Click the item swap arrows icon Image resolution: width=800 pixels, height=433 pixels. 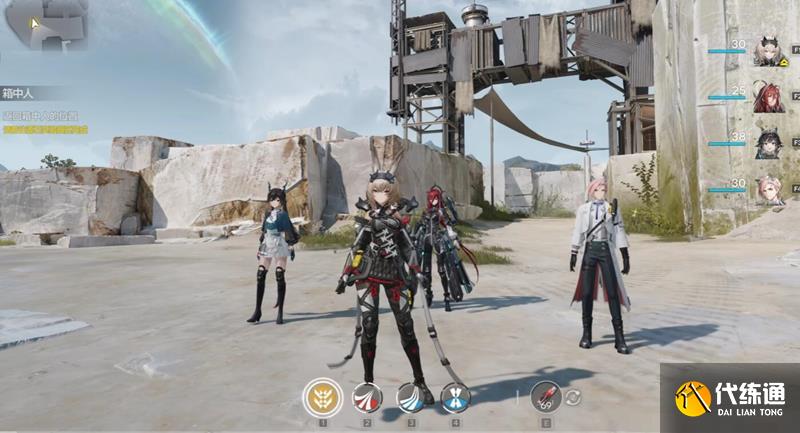[574, 398]
